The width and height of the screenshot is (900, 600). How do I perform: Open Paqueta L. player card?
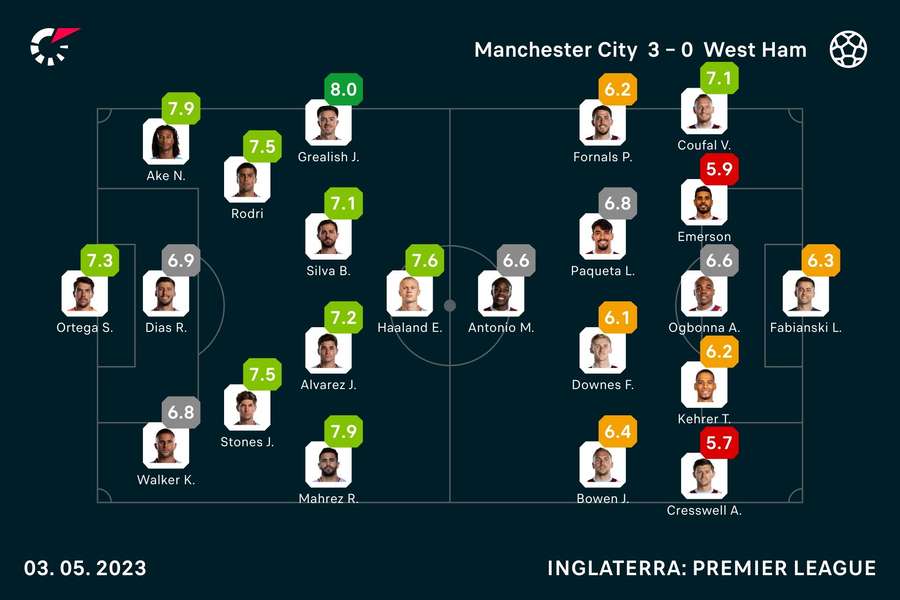coord(602,236)
